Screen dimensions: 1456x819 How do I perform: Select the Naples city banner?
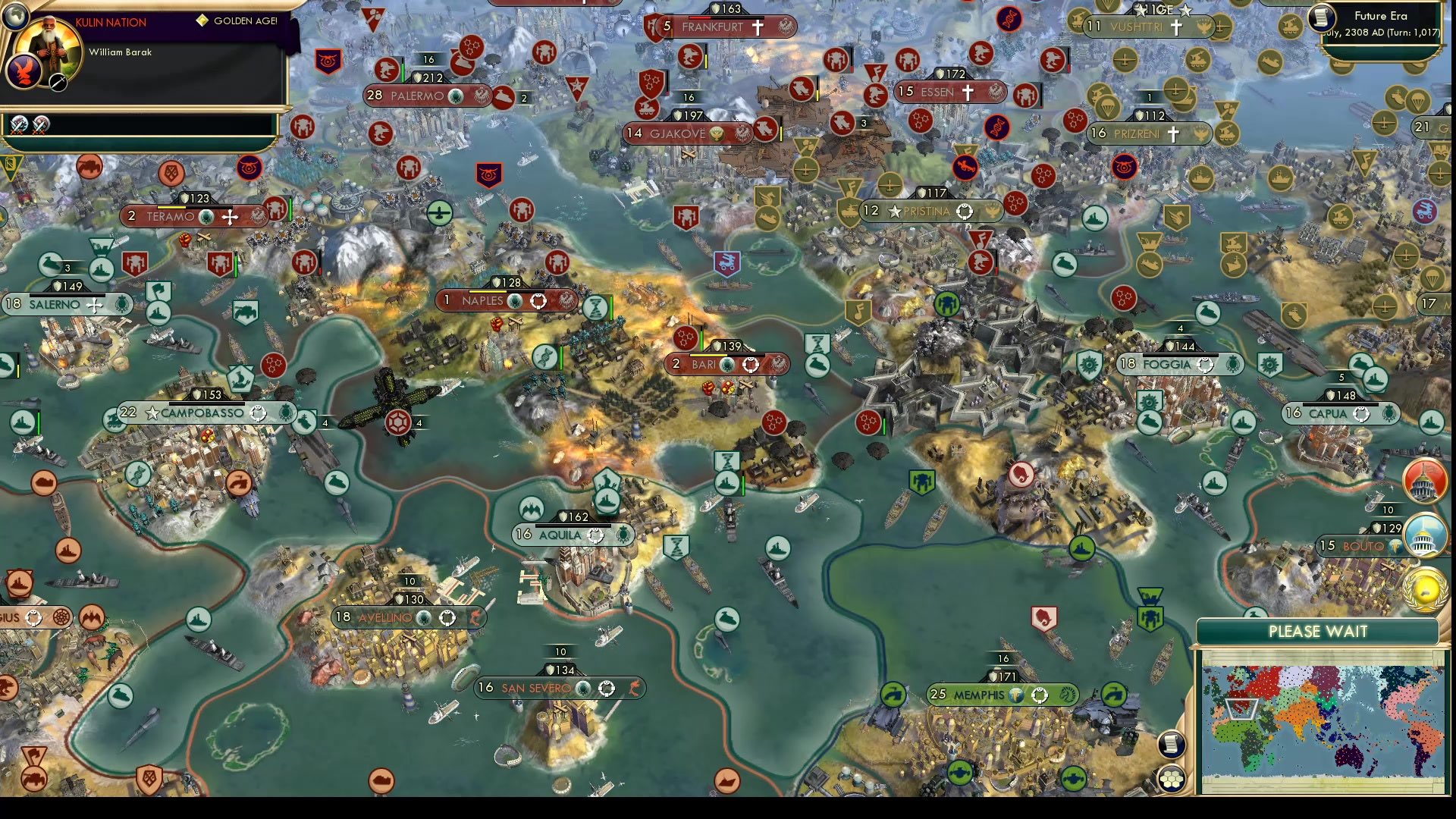[x=485, y=300]
